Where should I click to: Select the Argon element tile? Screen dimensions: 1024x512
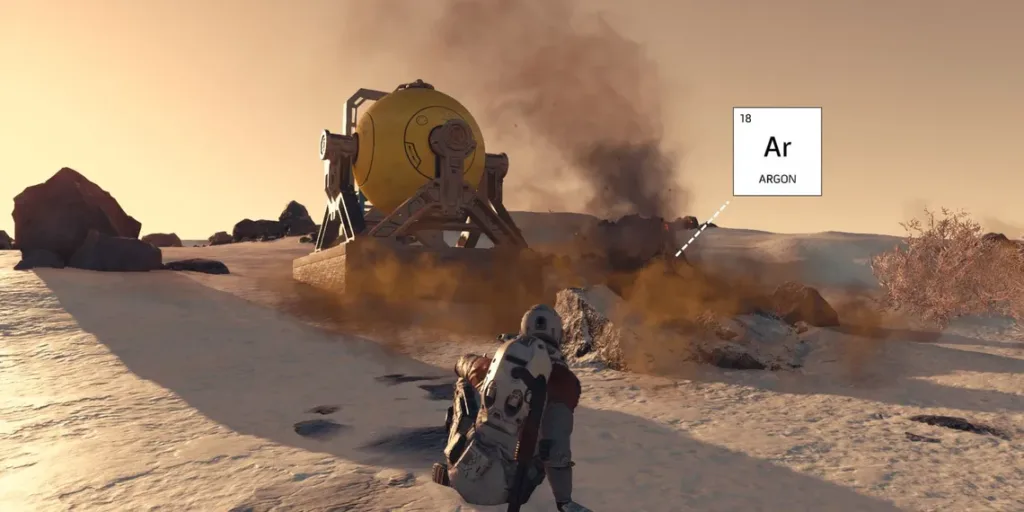777,151
